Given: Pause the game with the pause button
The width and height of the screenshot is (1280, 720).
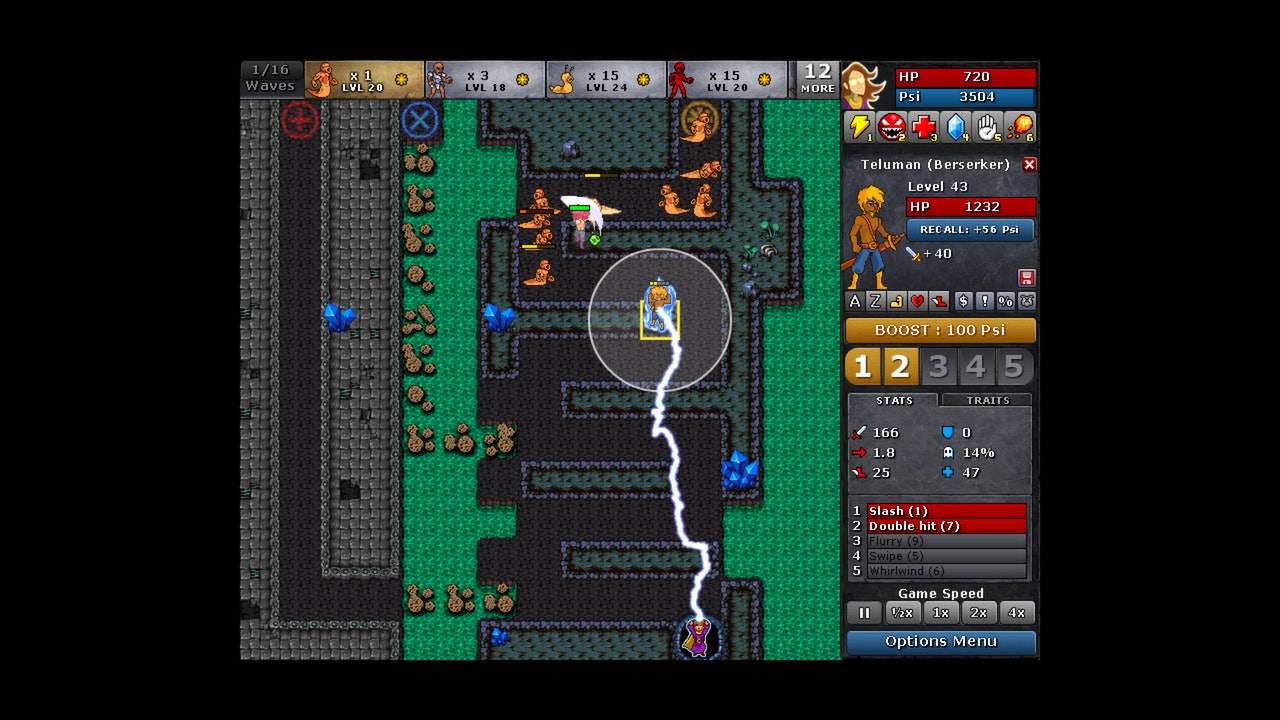Looking at the screenshot, I should [863, 612].
